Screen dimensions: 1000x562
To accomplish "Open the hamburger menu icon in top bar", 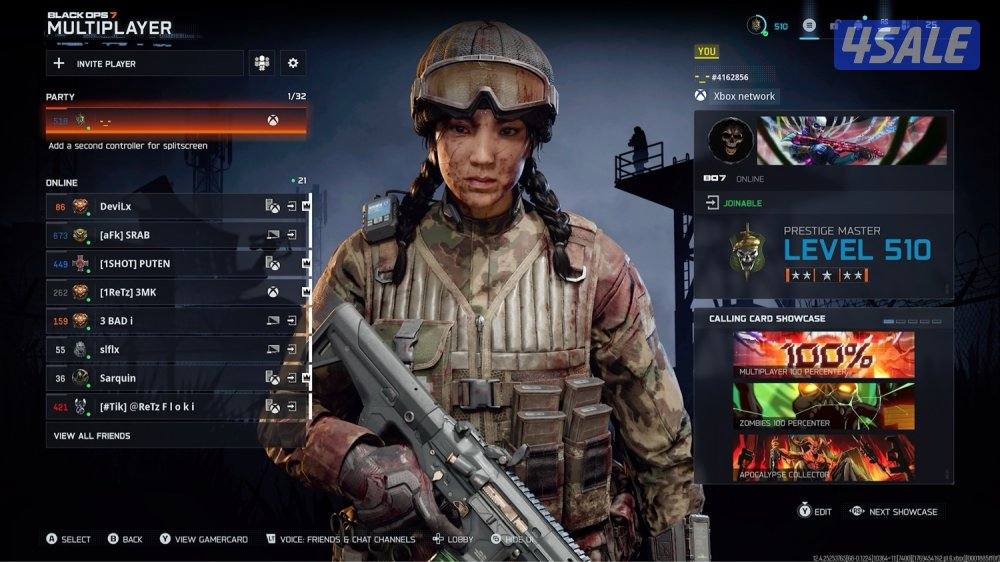I will click(x=809, y=26).
